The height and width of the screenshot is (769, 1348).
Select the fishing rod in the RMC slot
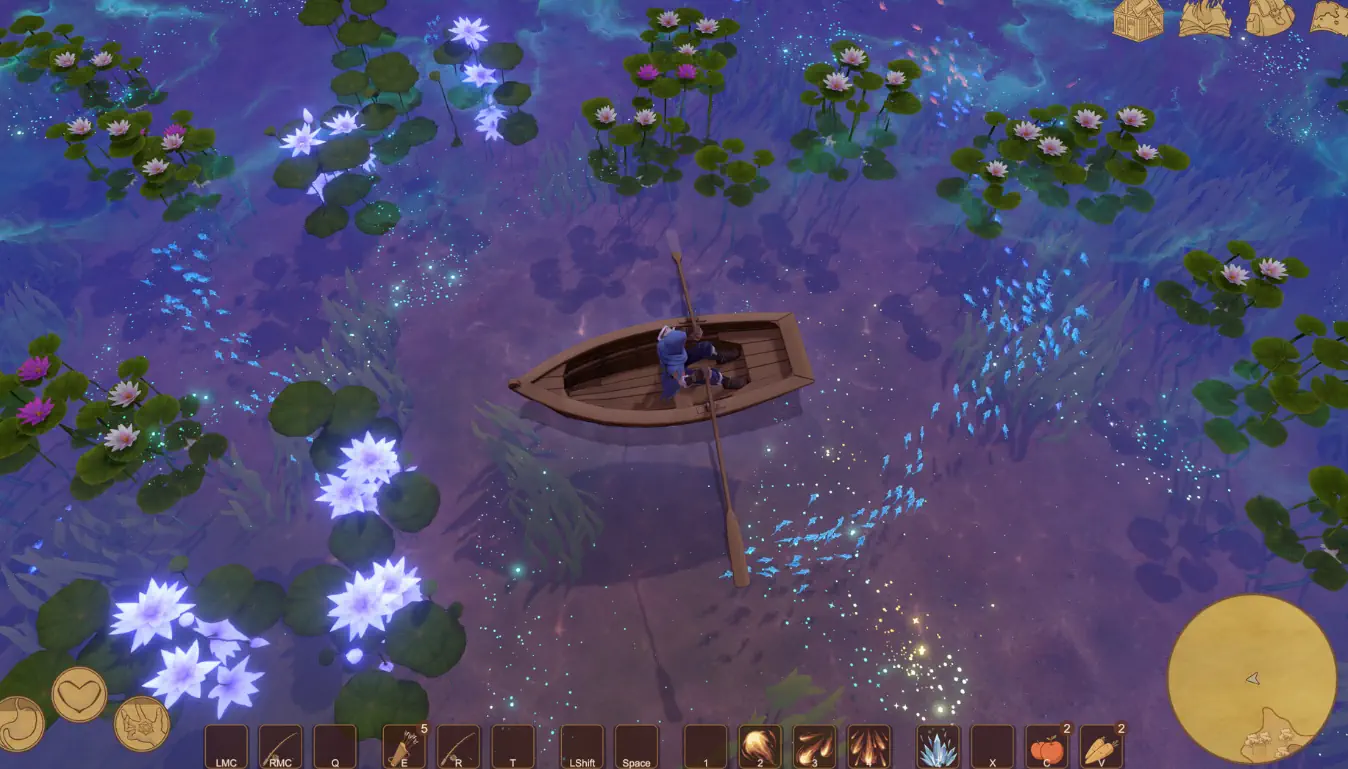(x=281, y=746)
